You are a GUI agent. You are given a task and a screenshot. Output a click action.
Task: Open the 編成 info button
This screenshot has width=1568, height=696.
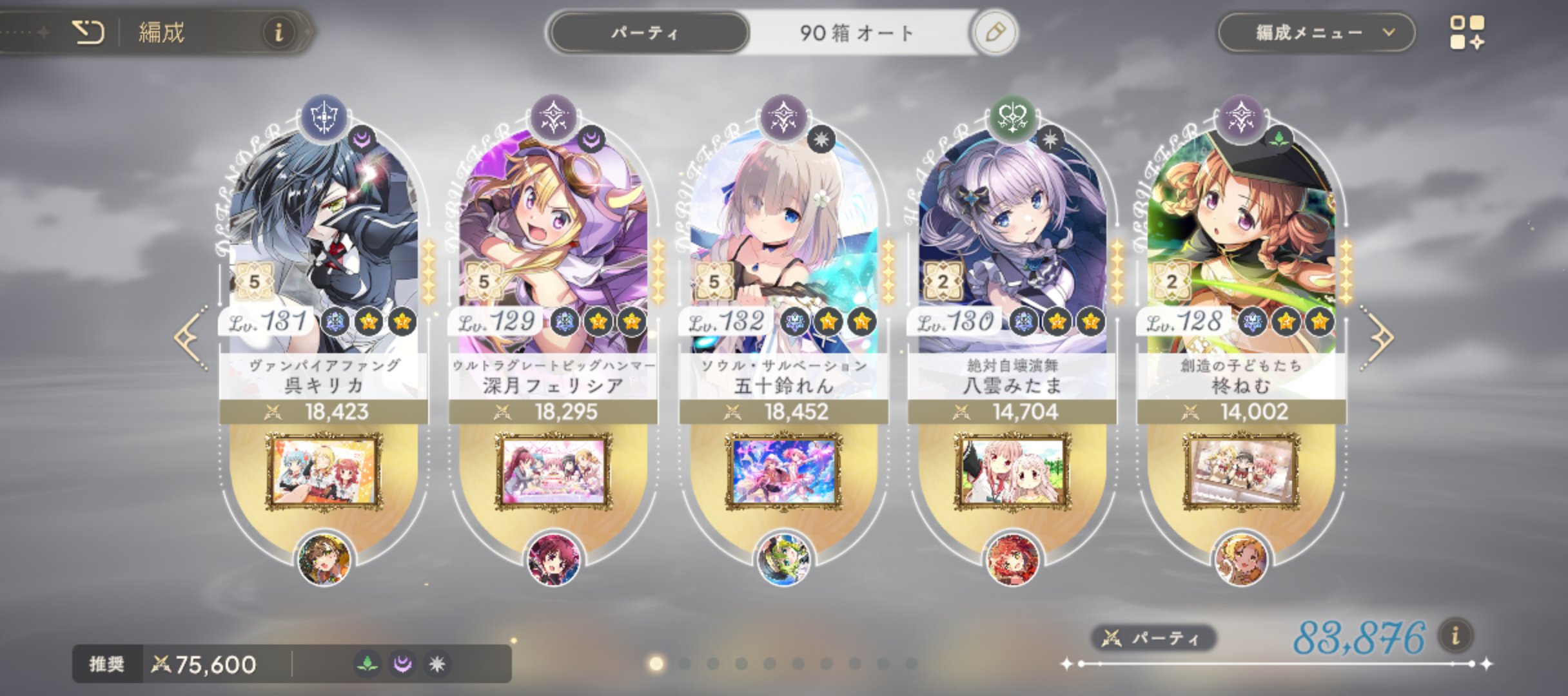279,32
